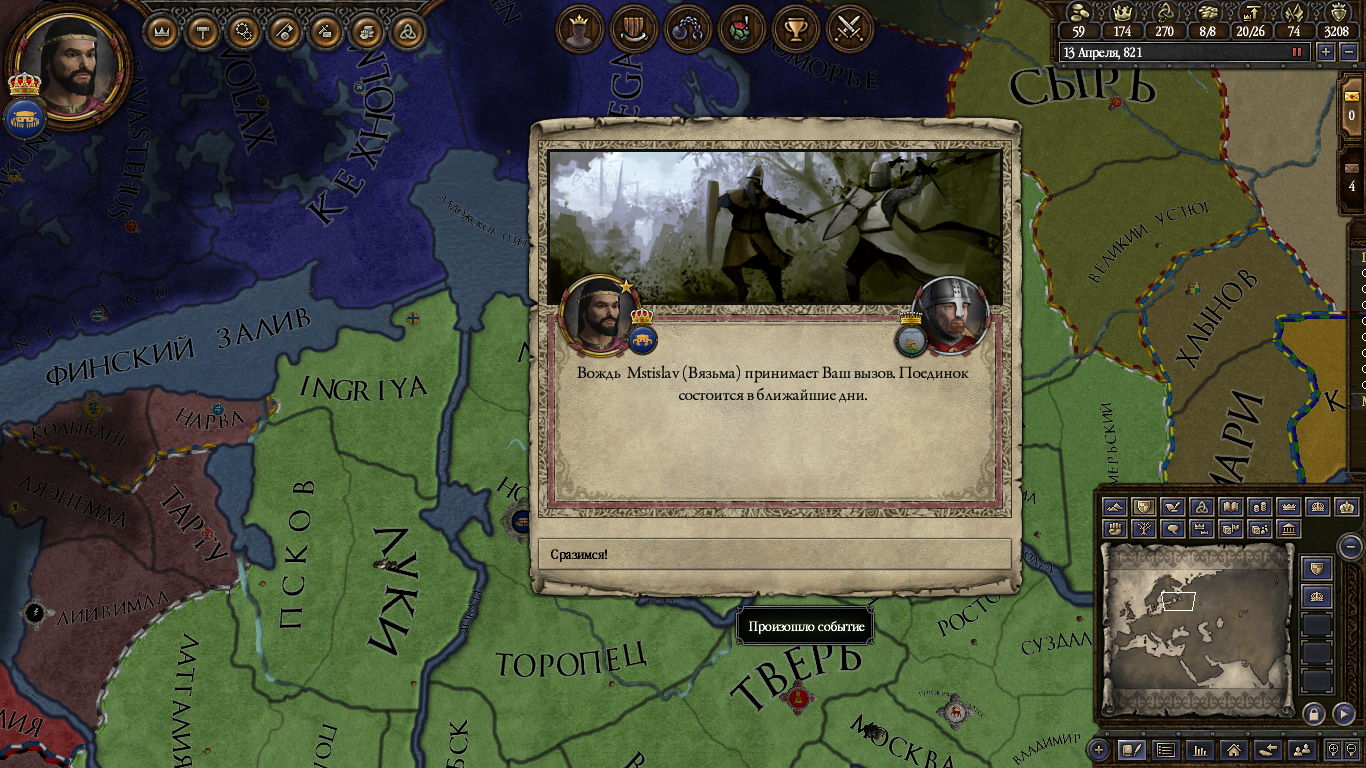
Task: Choose the "Сразимся!" event option
Action: point(774,554)
